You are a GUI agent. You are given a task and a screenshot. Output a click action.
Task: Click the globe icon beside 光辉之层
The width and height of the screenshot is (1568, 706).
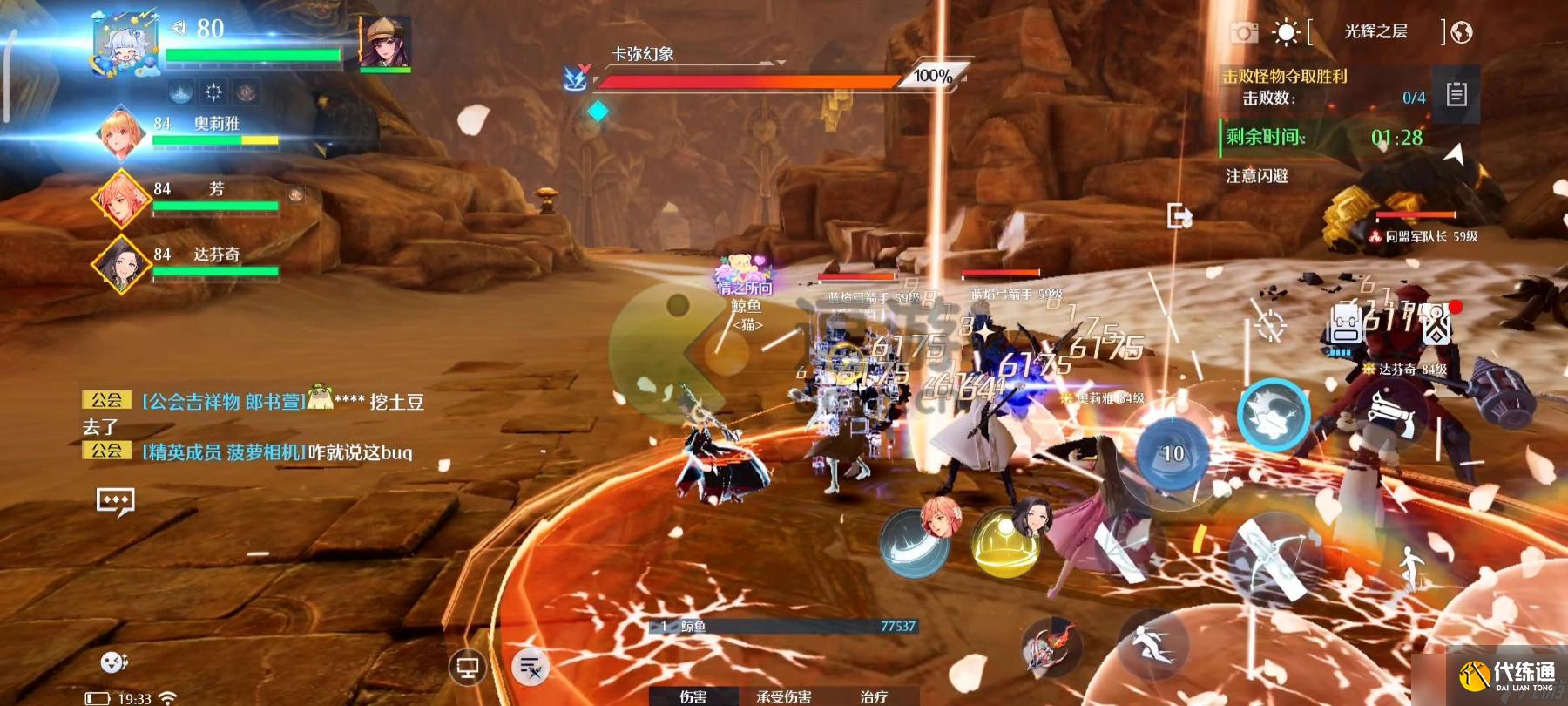click(1462, 33)
